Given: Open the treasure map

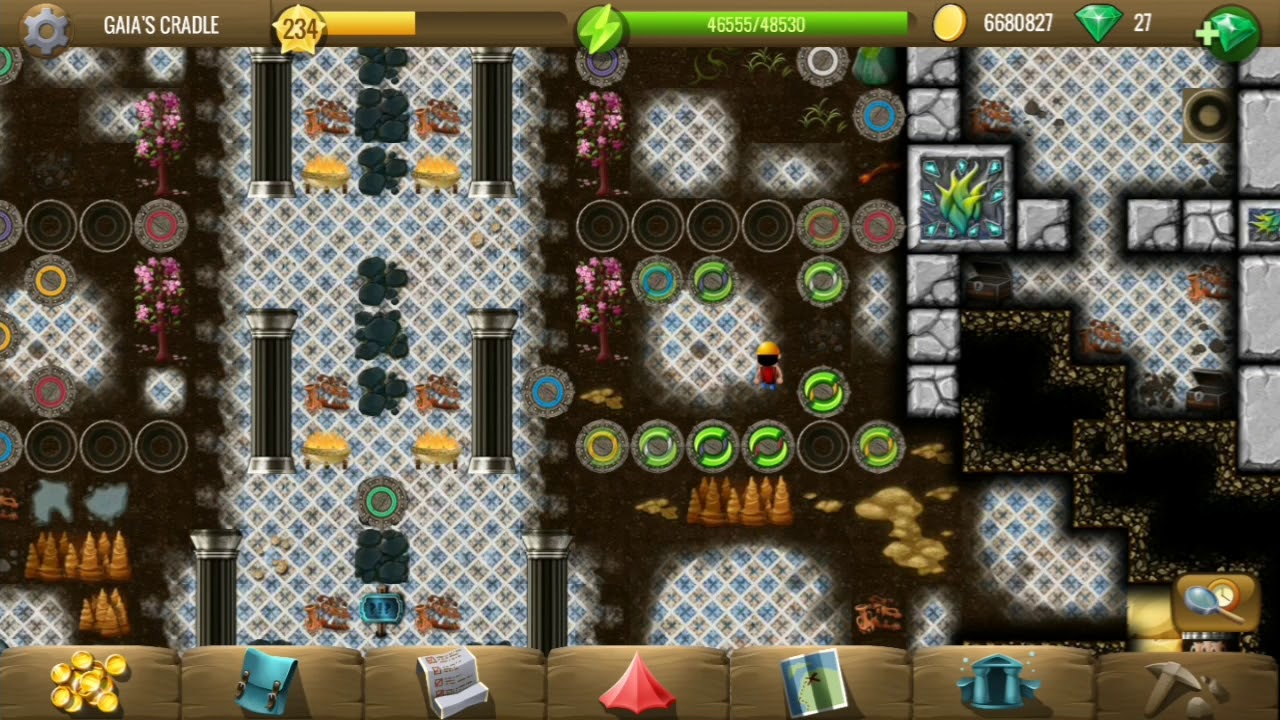Looking at the screenshot, I should (814, 681).
